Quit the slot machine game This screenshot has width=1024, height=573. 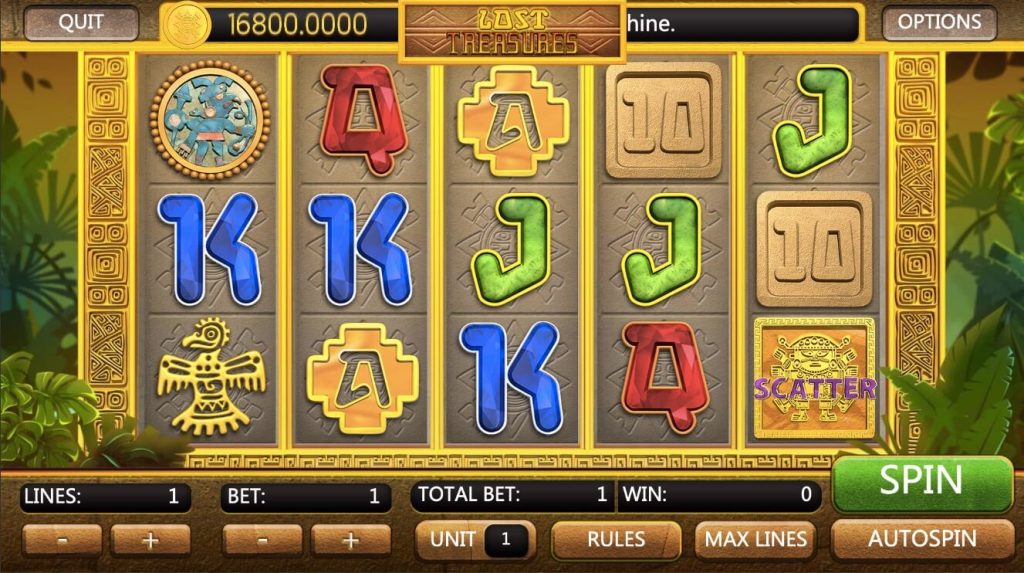tap(81, 23)
